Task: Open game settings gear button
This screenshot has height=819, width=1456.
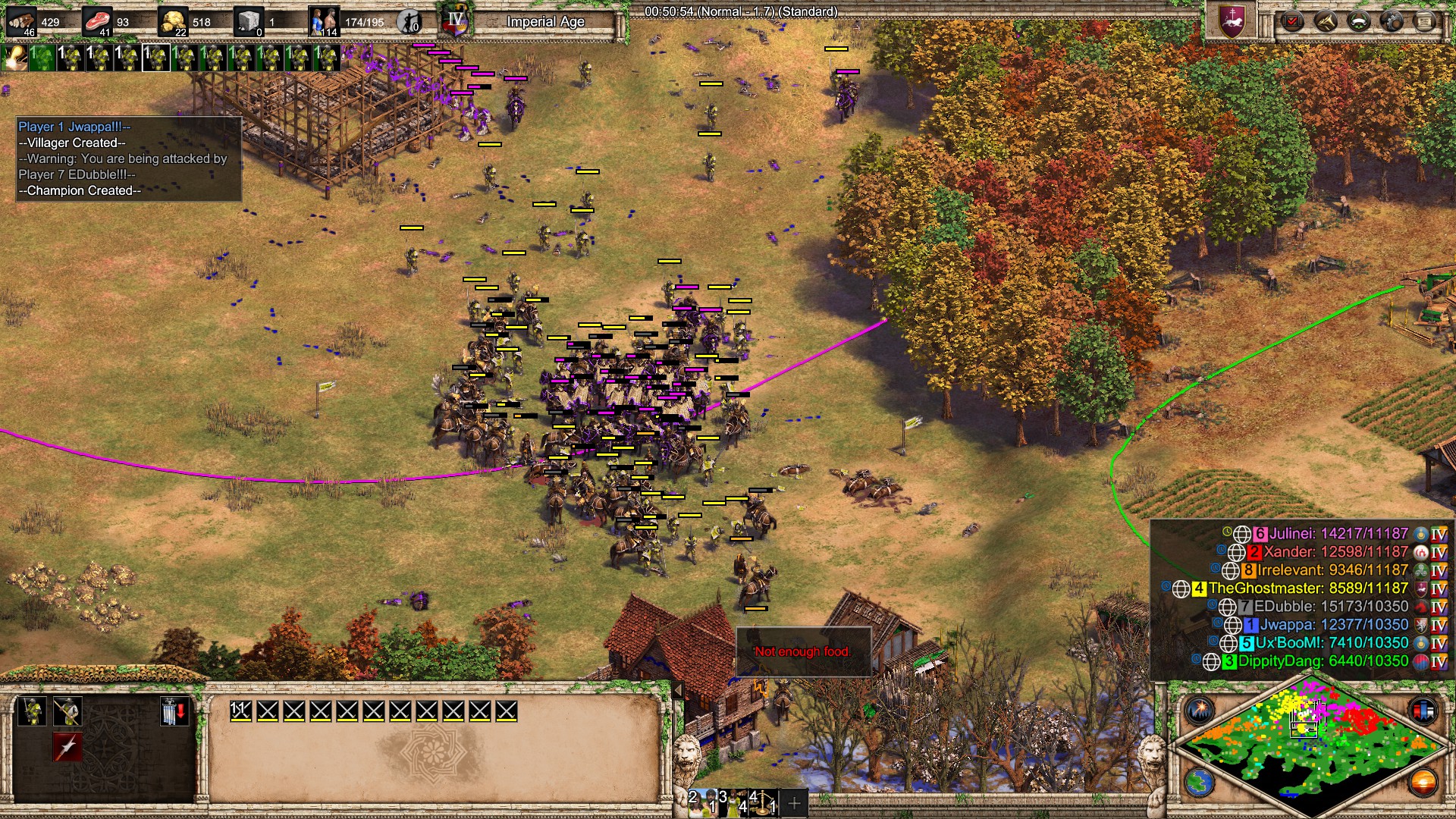Action: (x=1392, y=21)
